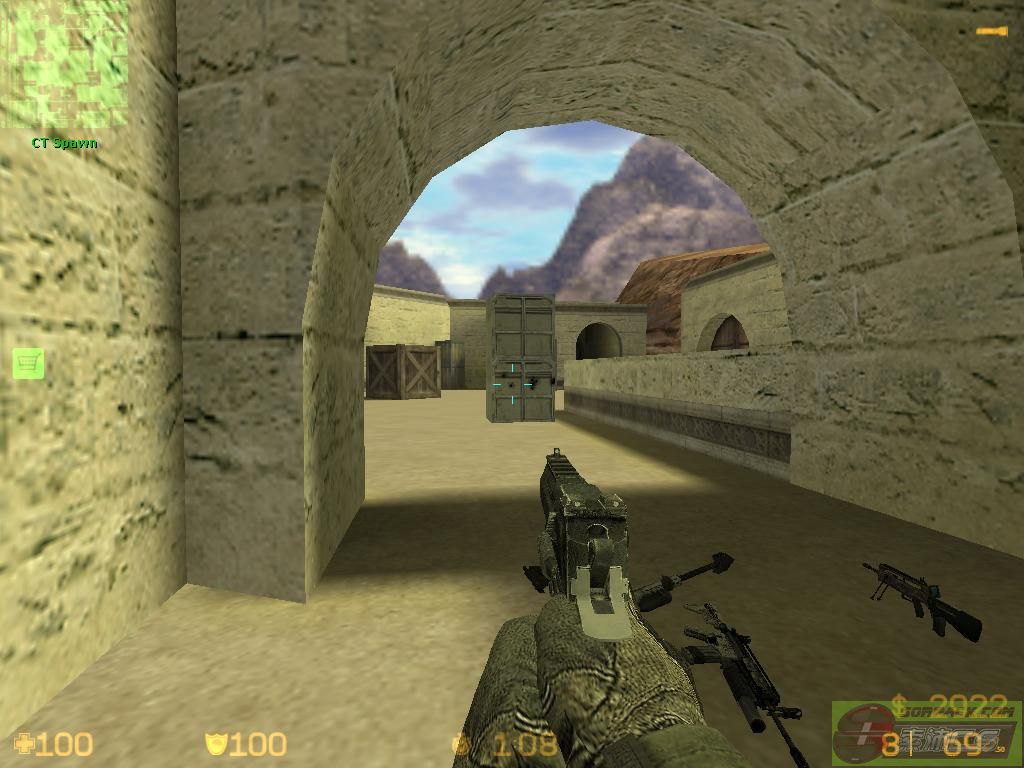Open the buy zone cart icon
Viewport: 1024px width, 768px height.
pyautogui.click(x=28, y=364)
